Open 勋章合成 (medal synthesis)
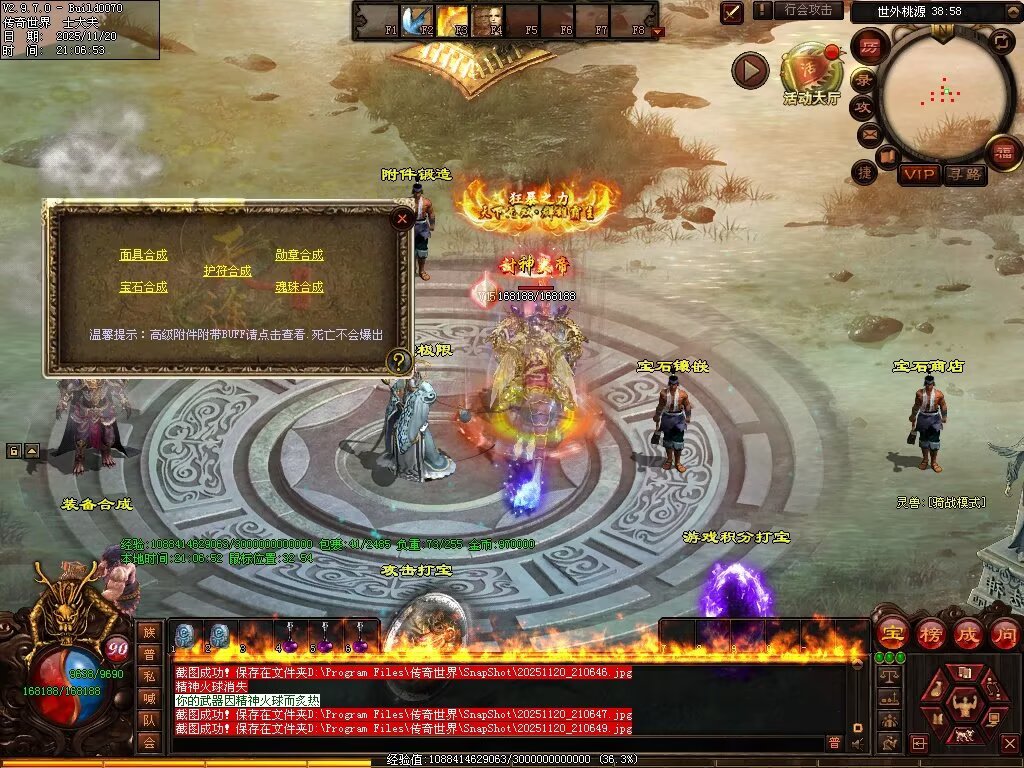Viewport: 1024px width, 768px height. coord(300,255)
